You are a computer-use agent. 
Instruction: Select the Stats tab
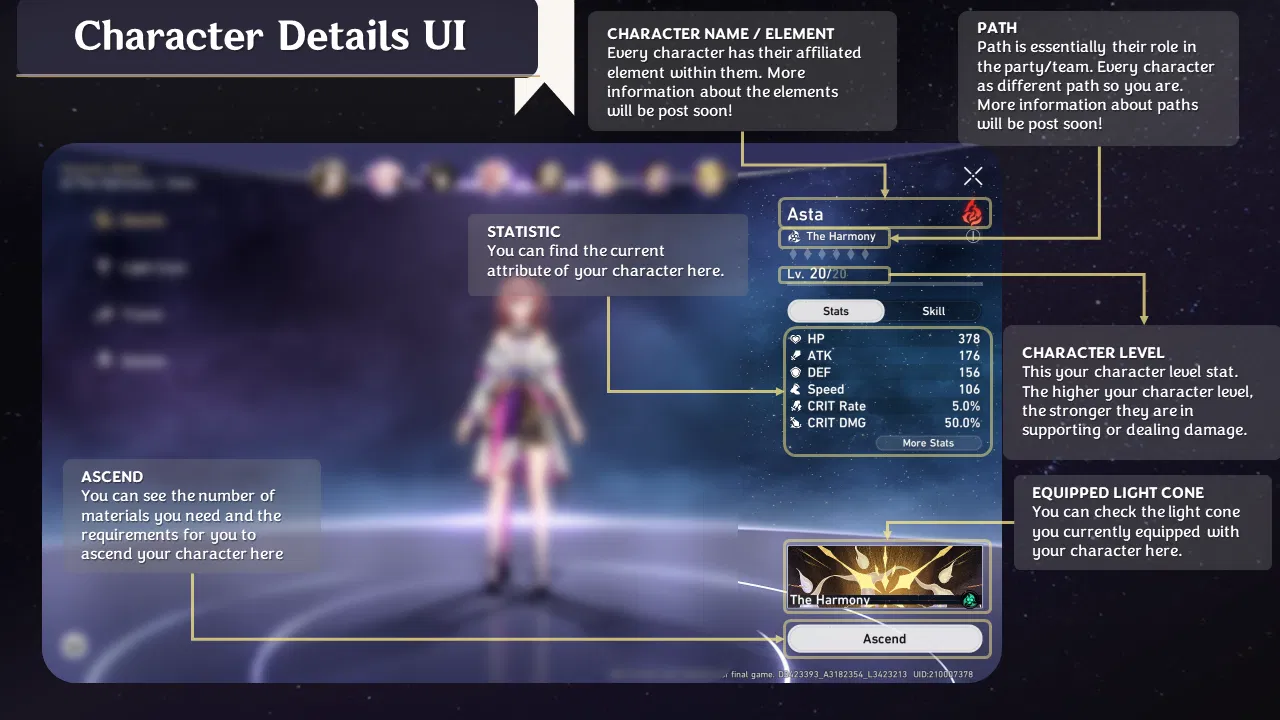836,310
